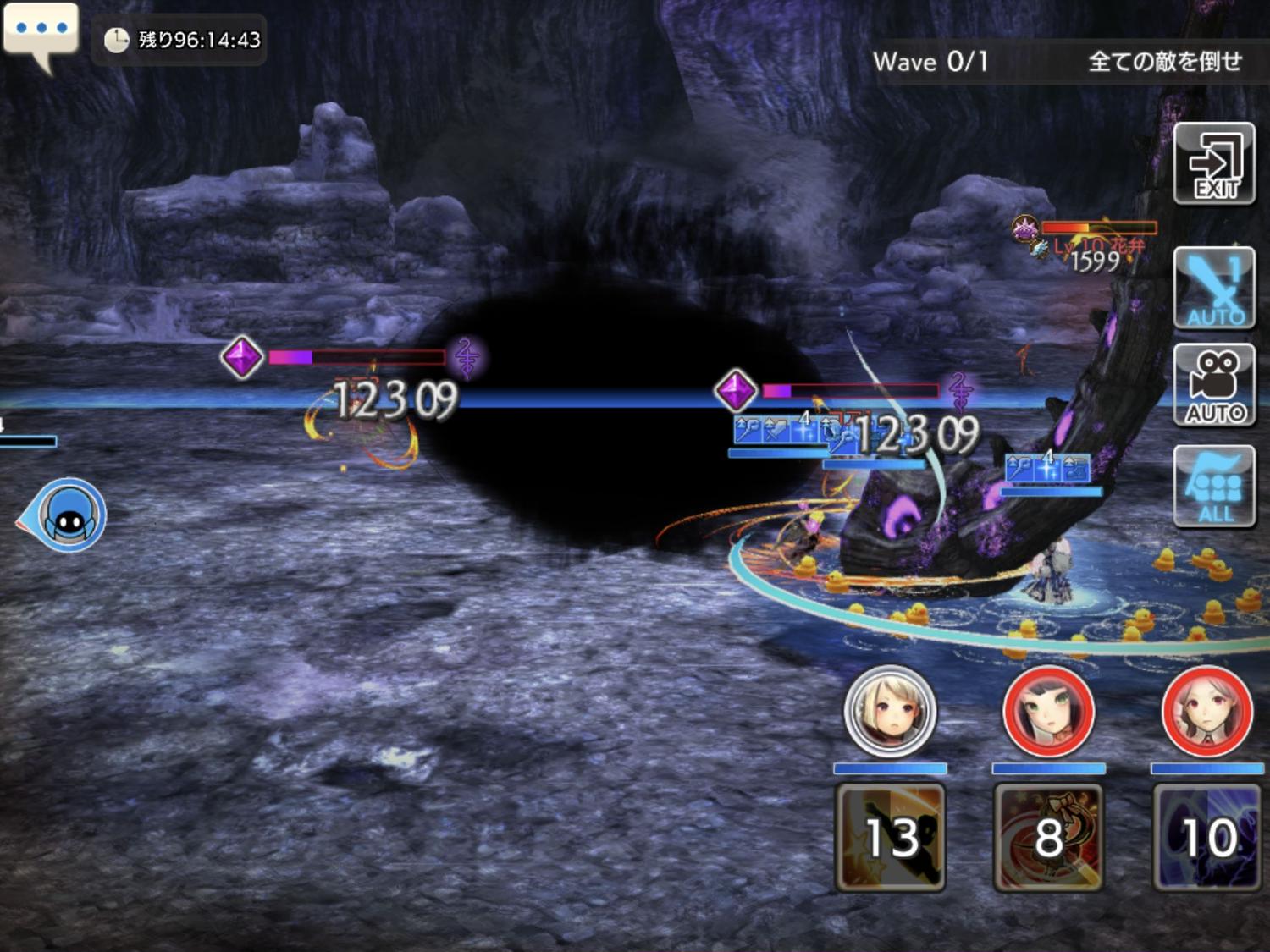Viewport: 1270px width, 952px height.
Task: Exit the battle with the EXIT button
Action: pos(1214,163)
